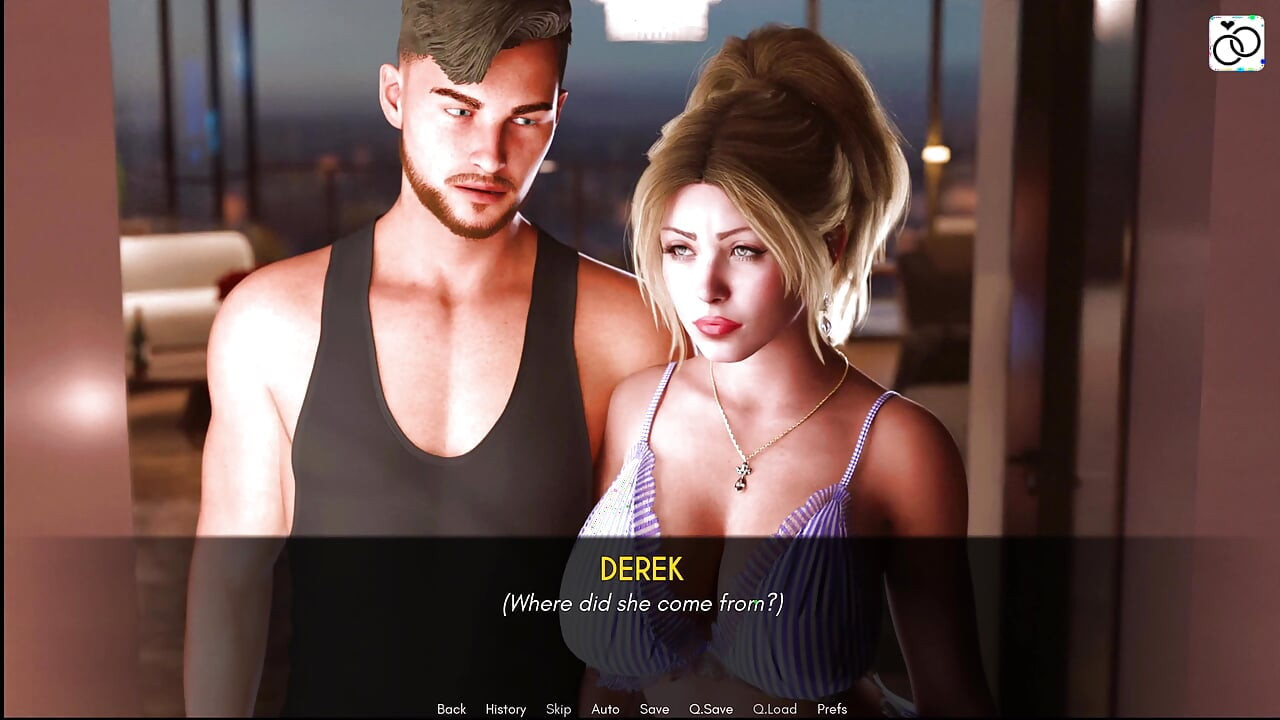Toggle Skip off via the quick menu

pyautogui.click(x=557, y=709)
